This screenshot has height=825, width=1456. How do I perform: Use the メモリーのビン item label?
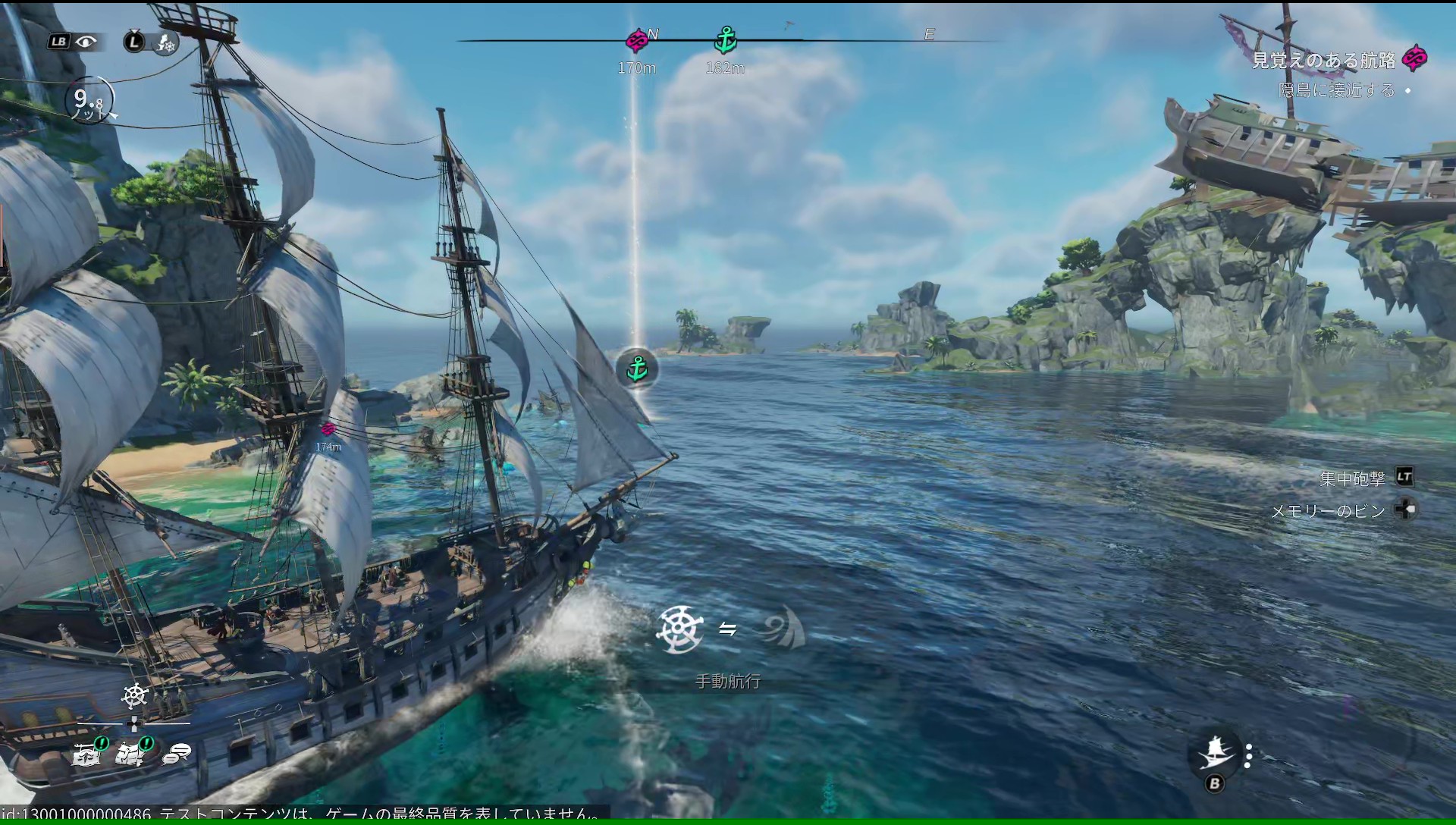pos(1328,511)
